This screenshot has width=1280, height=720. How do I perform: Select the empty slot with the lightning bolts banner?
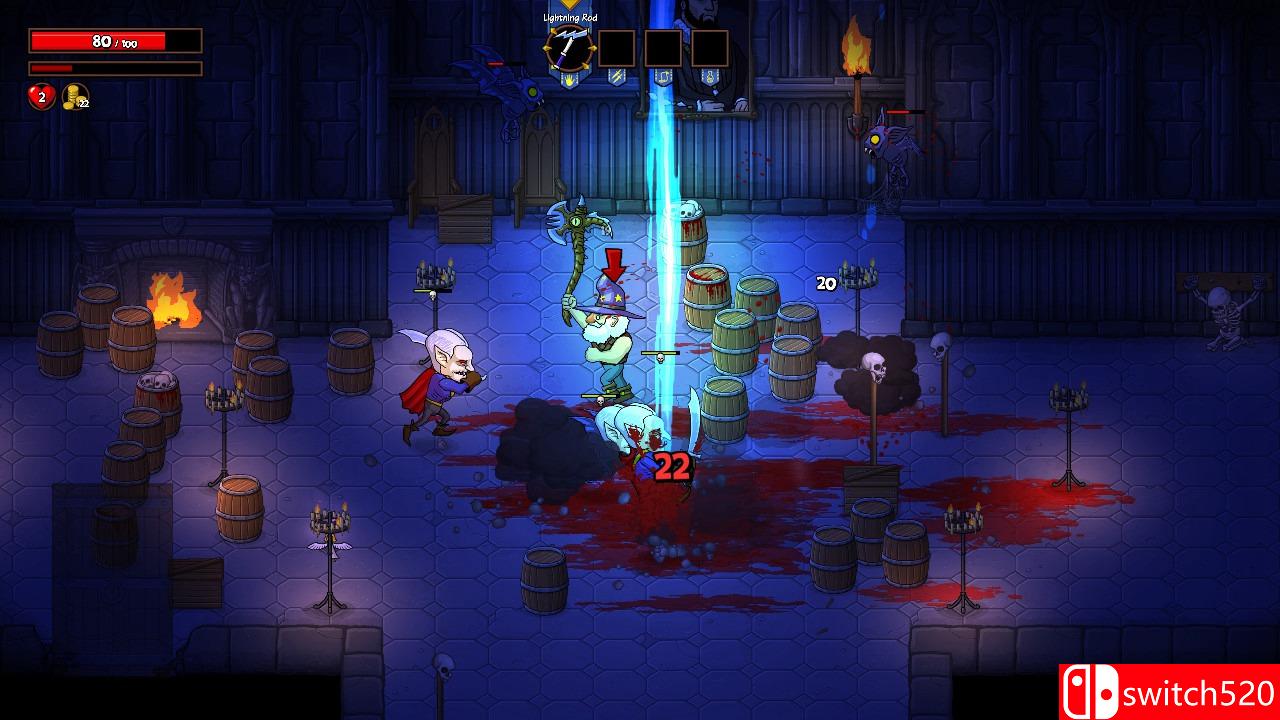[616, 47]
